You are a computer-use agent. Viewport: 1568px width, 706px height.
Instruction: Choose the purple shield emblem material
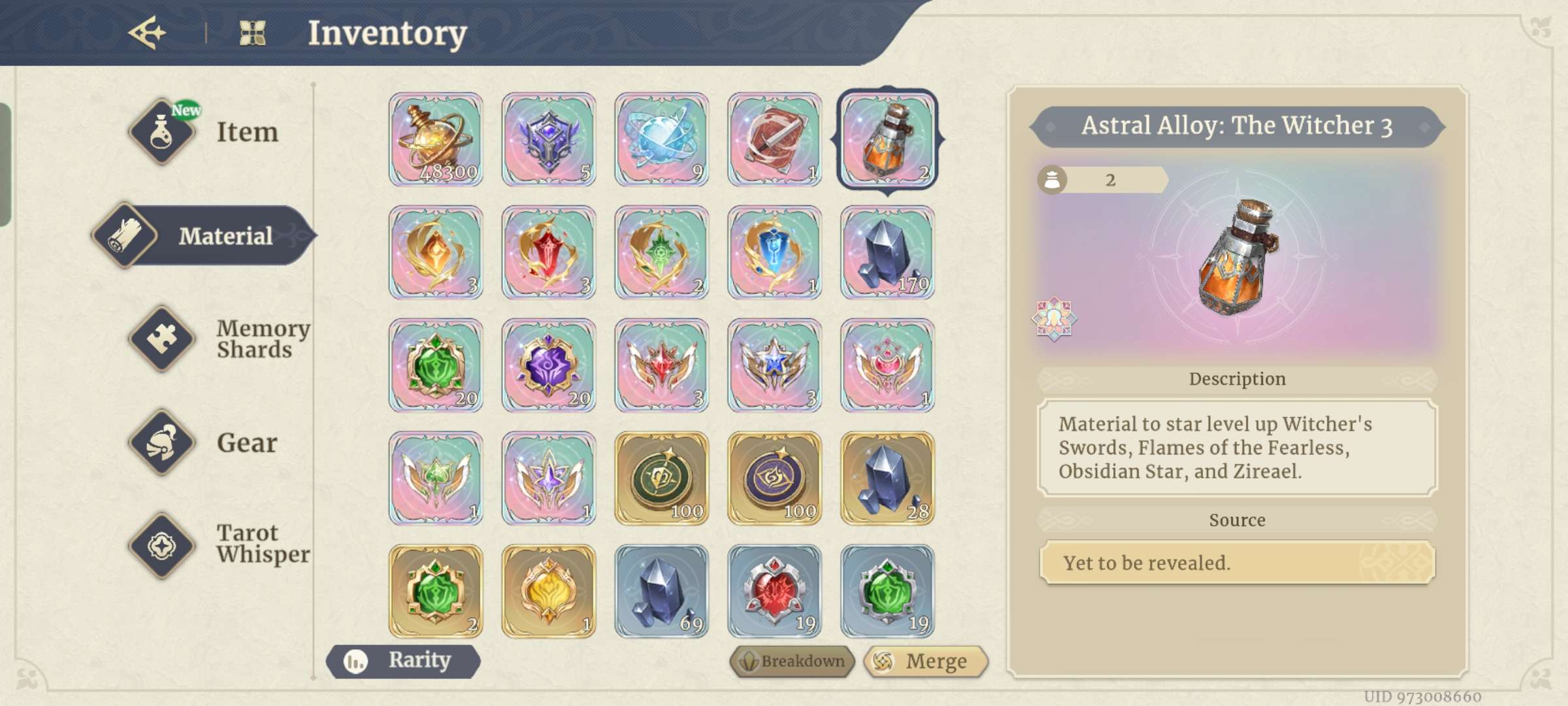pyautogui.click(x=549, y=139)
